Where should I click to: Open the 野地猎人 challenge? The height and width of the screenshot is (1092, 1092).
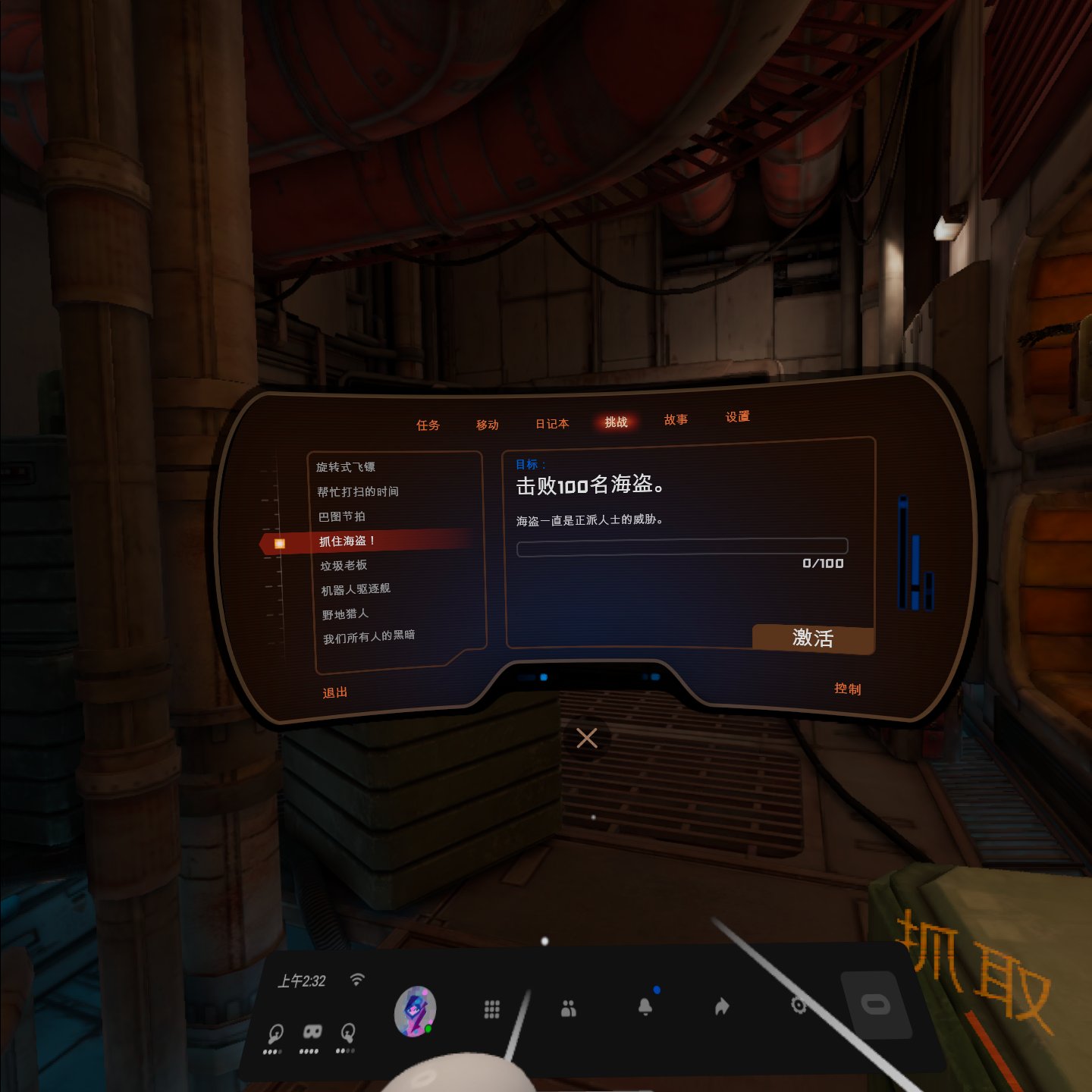click(345, 614)
